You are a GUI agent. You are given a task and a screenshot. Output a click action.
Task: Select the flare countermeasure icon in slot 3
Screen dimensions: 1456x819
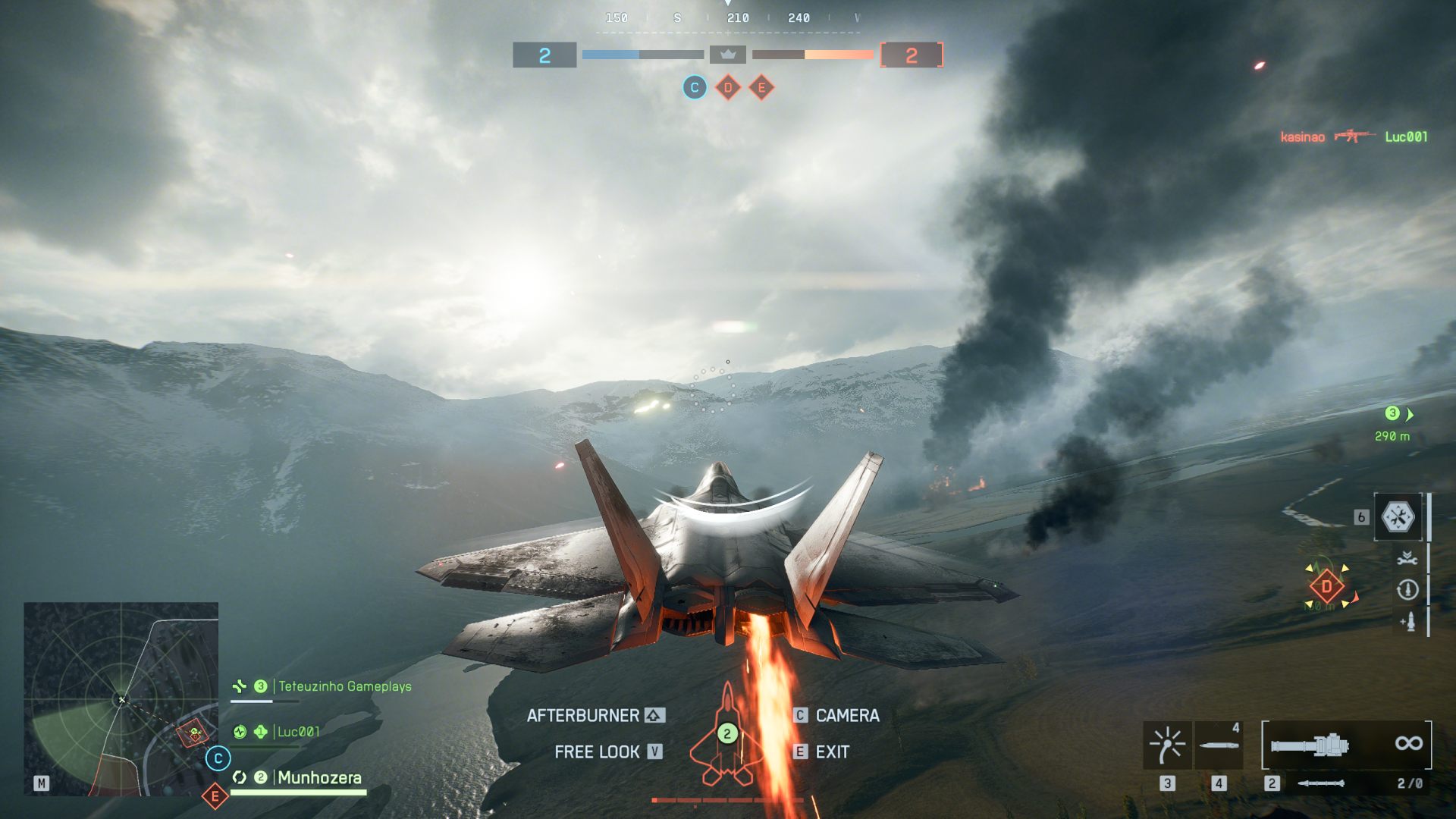tap(1166, 744)
